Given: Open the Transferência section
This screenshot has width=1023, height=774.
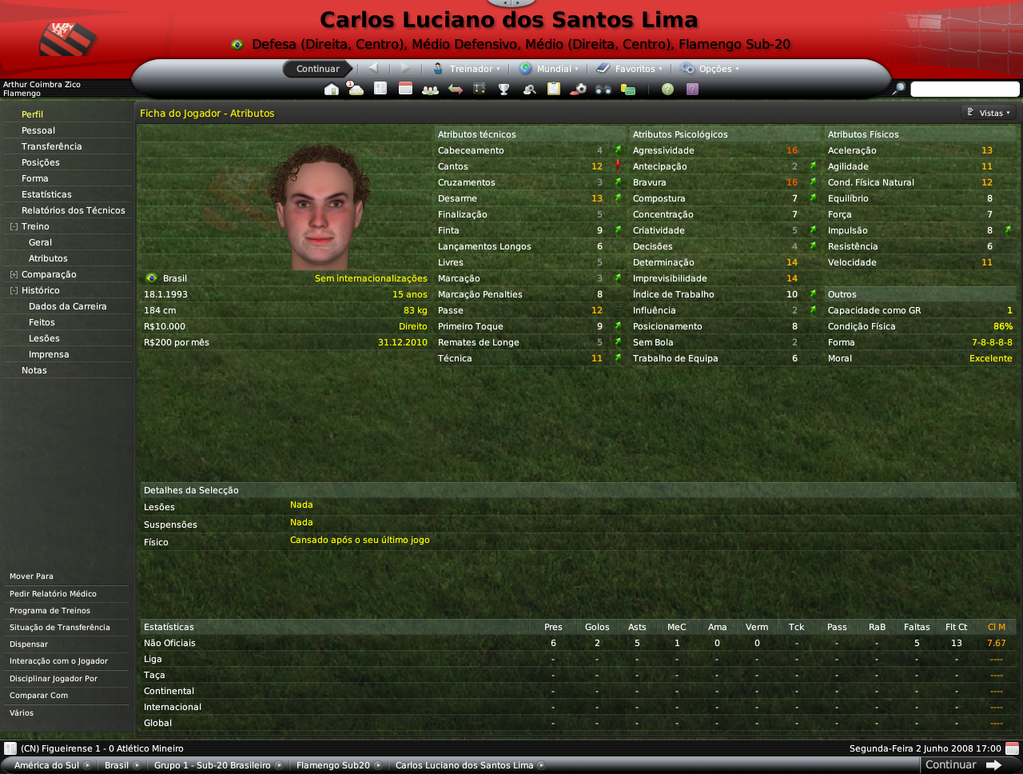Looking at the screenshot, I should (51, 146).
